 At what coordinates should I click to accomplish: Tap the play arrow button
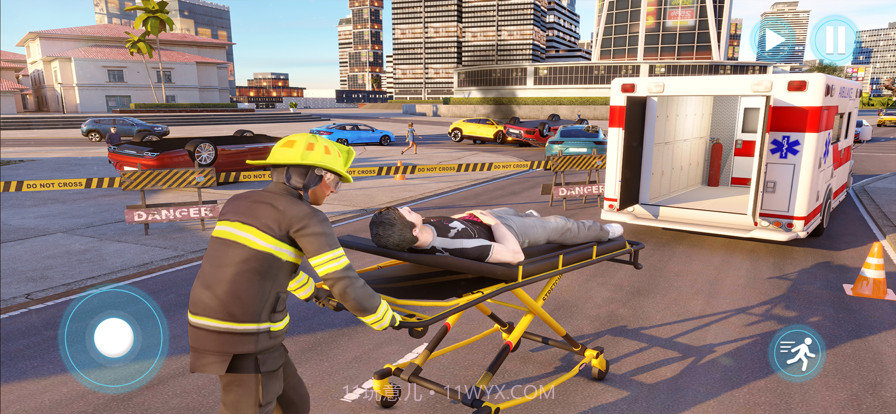point(774,41)
